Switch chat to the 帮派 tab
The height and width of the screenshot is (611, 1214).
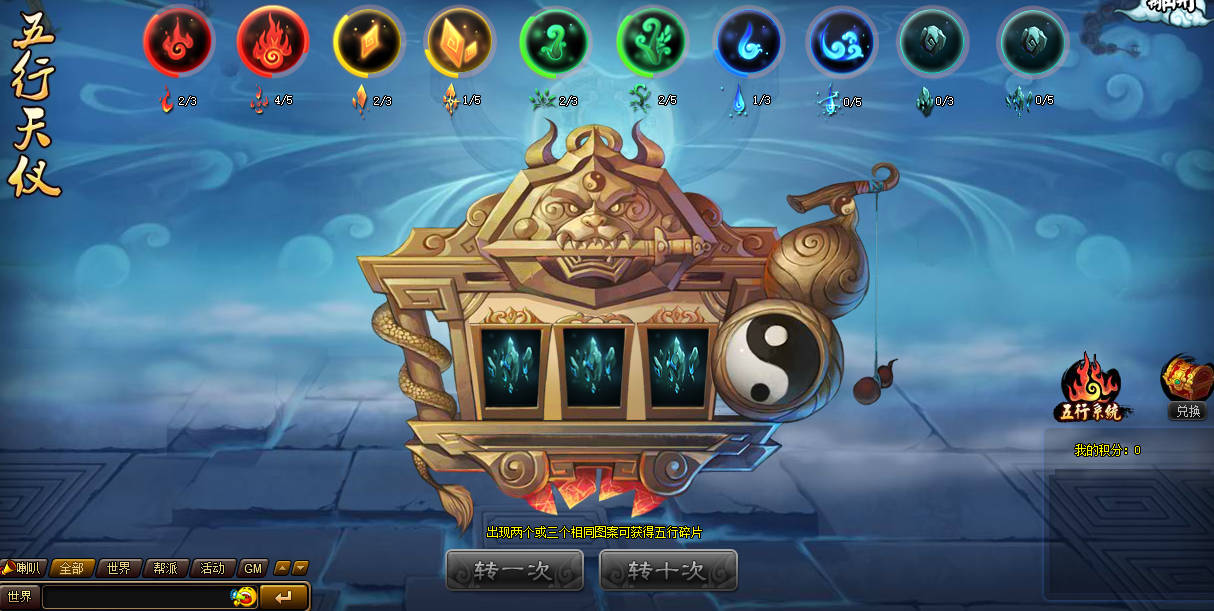click(165, 568)
